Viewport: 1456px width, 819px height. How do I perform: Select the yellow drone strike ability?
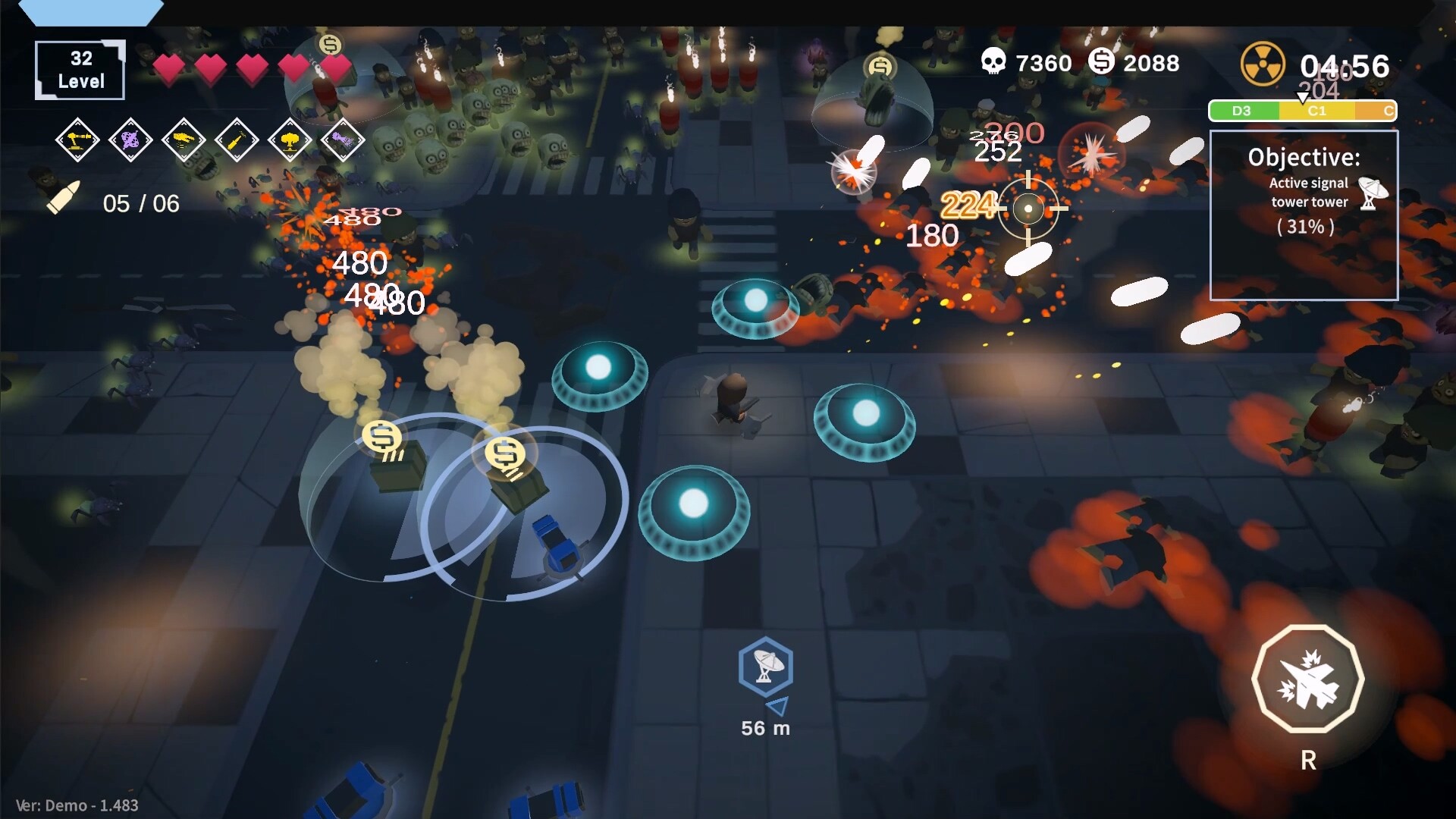point(184,141)
